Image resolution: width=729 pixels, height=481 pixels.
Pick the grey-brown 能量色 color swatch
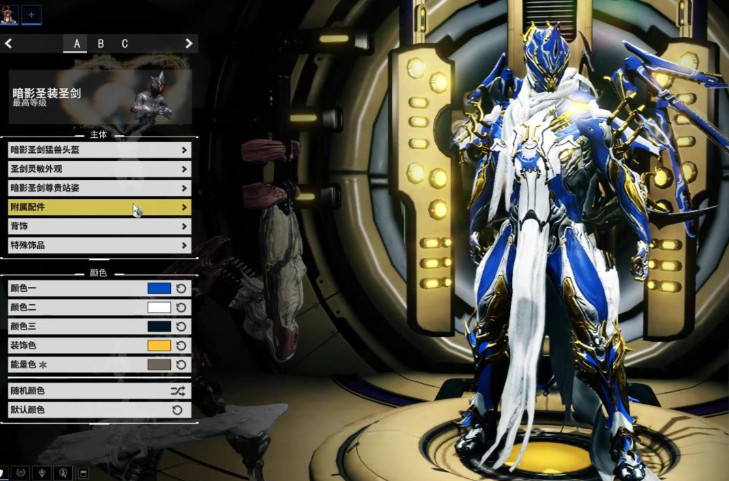click(x=159, y=365)
